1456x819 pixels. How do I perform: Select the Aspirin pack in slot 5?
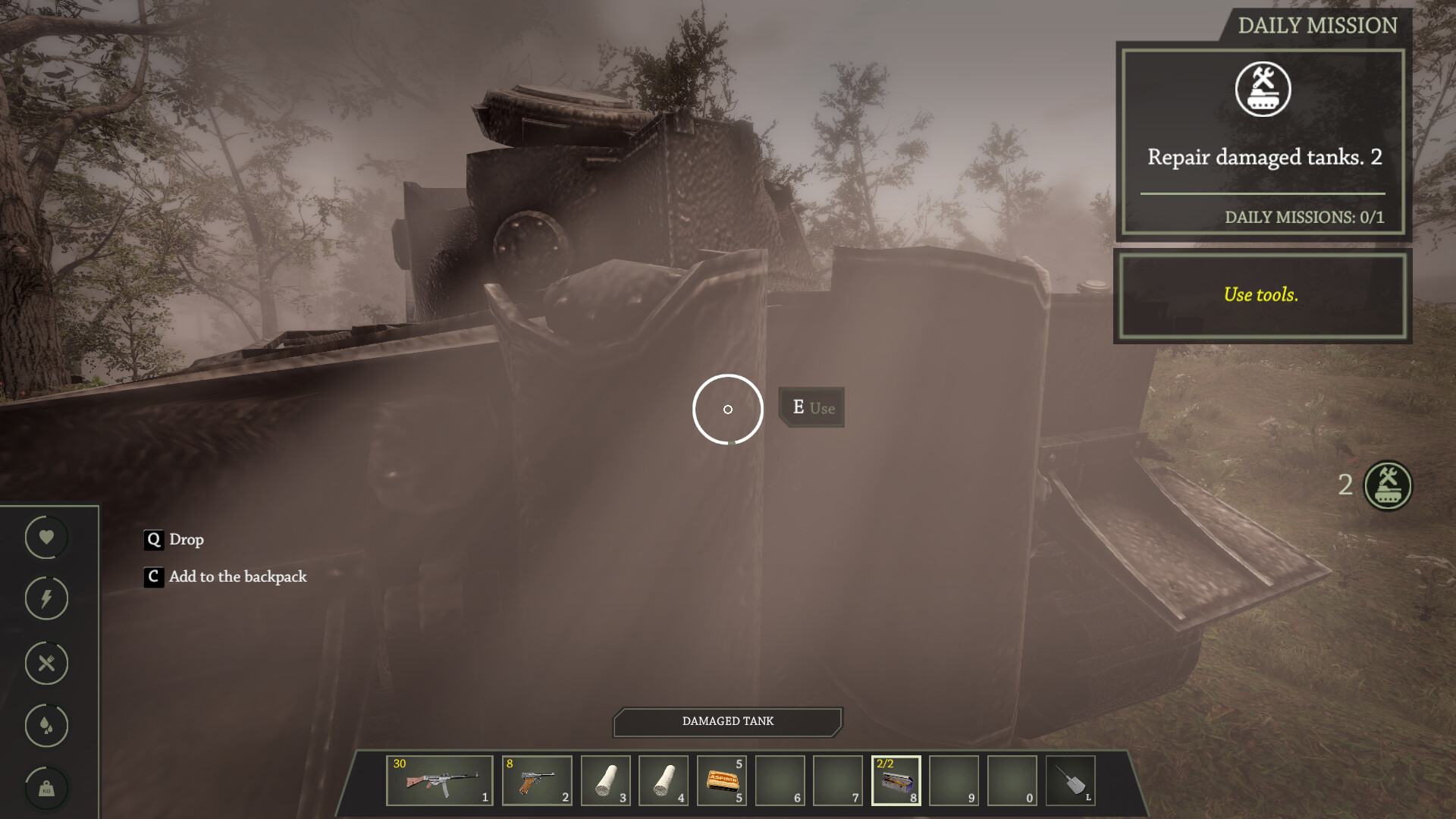(x=721, y=780)
